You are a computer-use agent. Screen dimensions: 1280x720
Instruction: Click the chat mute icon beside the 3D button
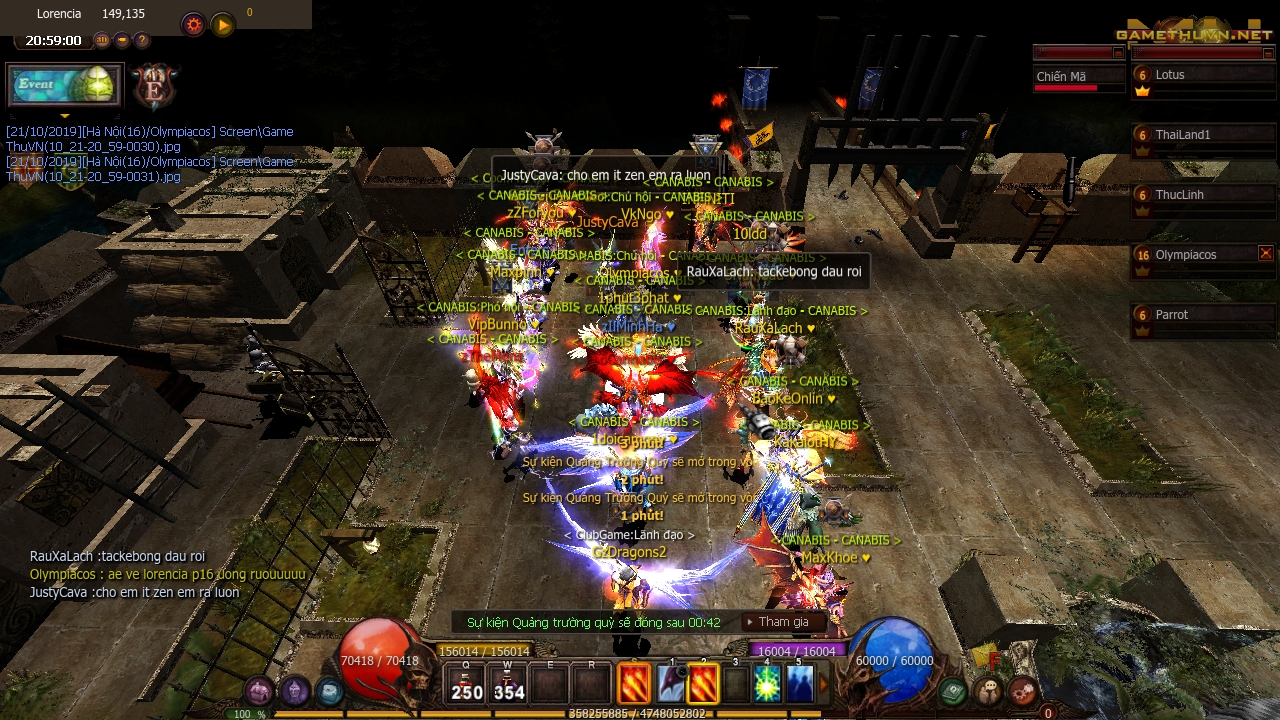click(x=122, y=40)
